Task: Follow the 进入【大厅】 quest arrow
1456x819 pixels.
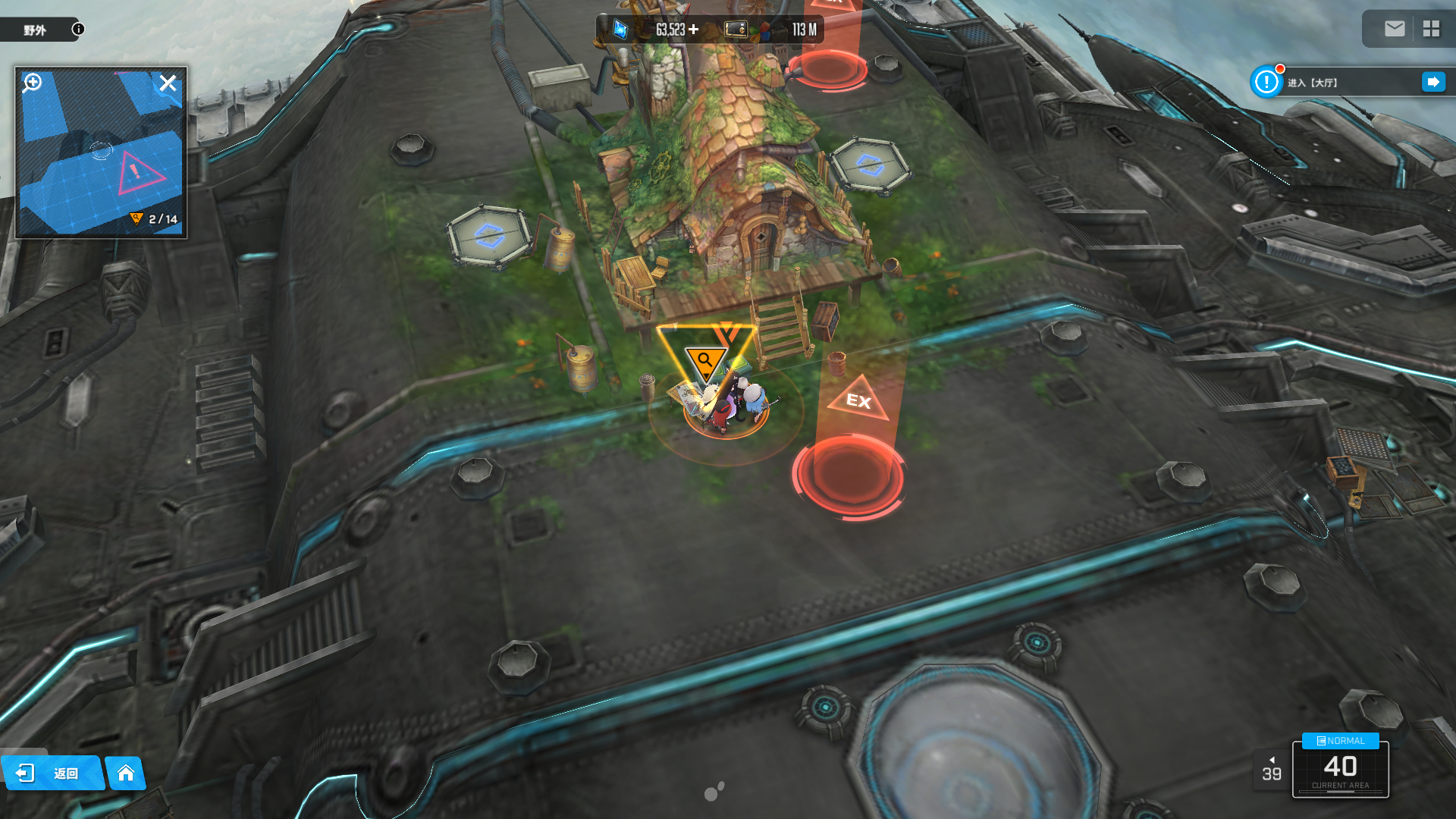Action: [x=1432, y=82]
